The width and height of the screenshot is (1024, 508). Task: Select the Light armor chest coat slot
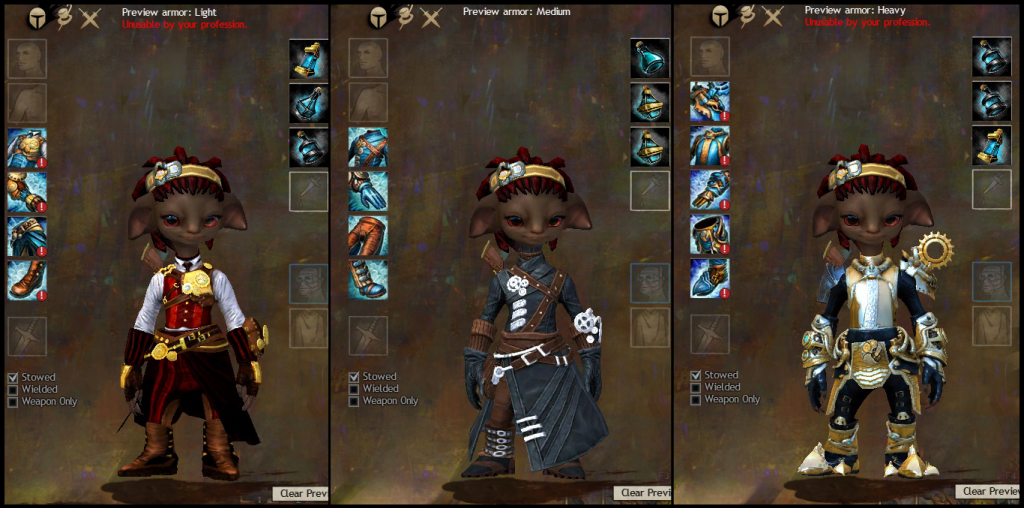coord(26,147)
